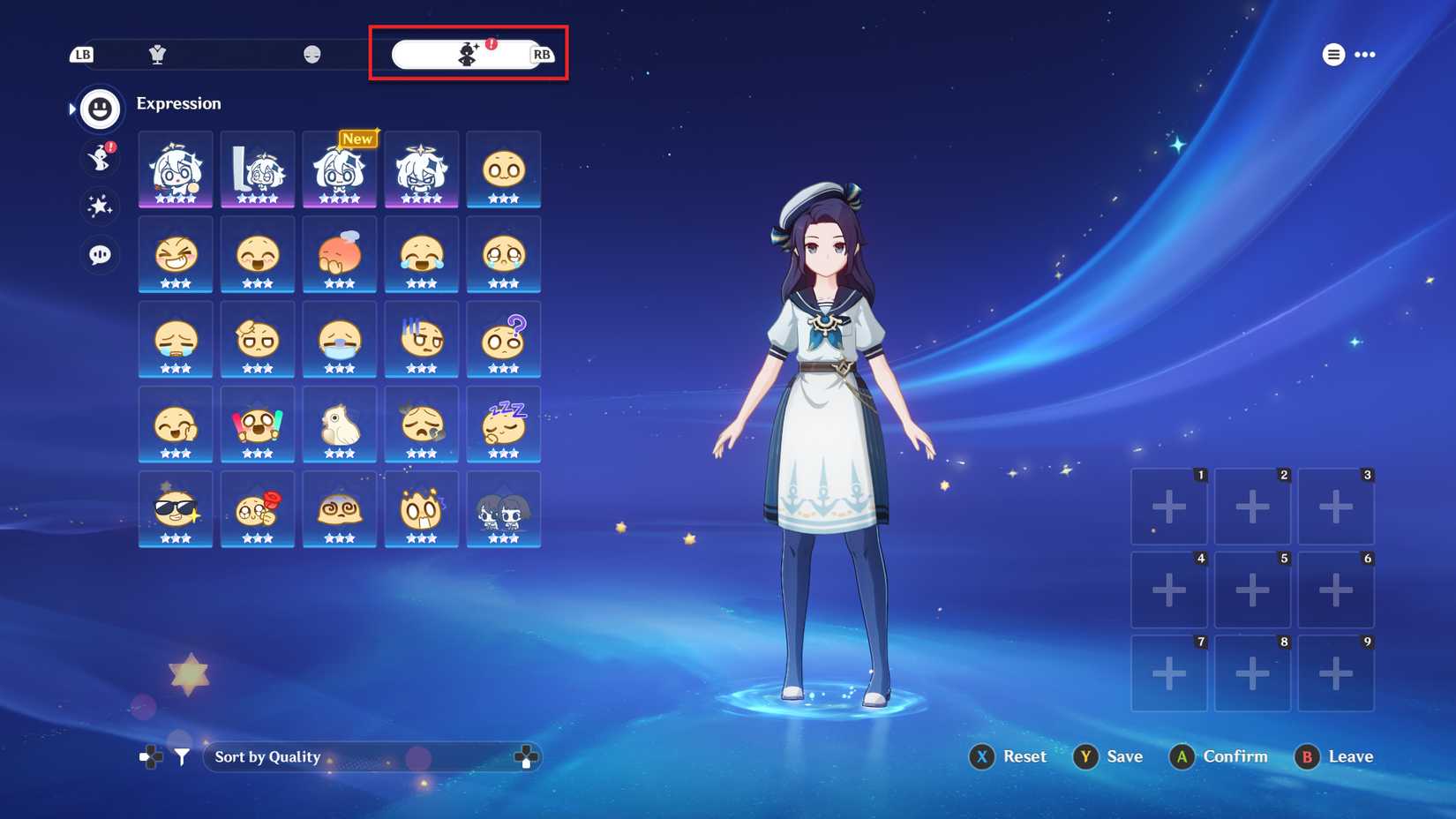Click the plus in quick slot 1

pos(1168,506)
